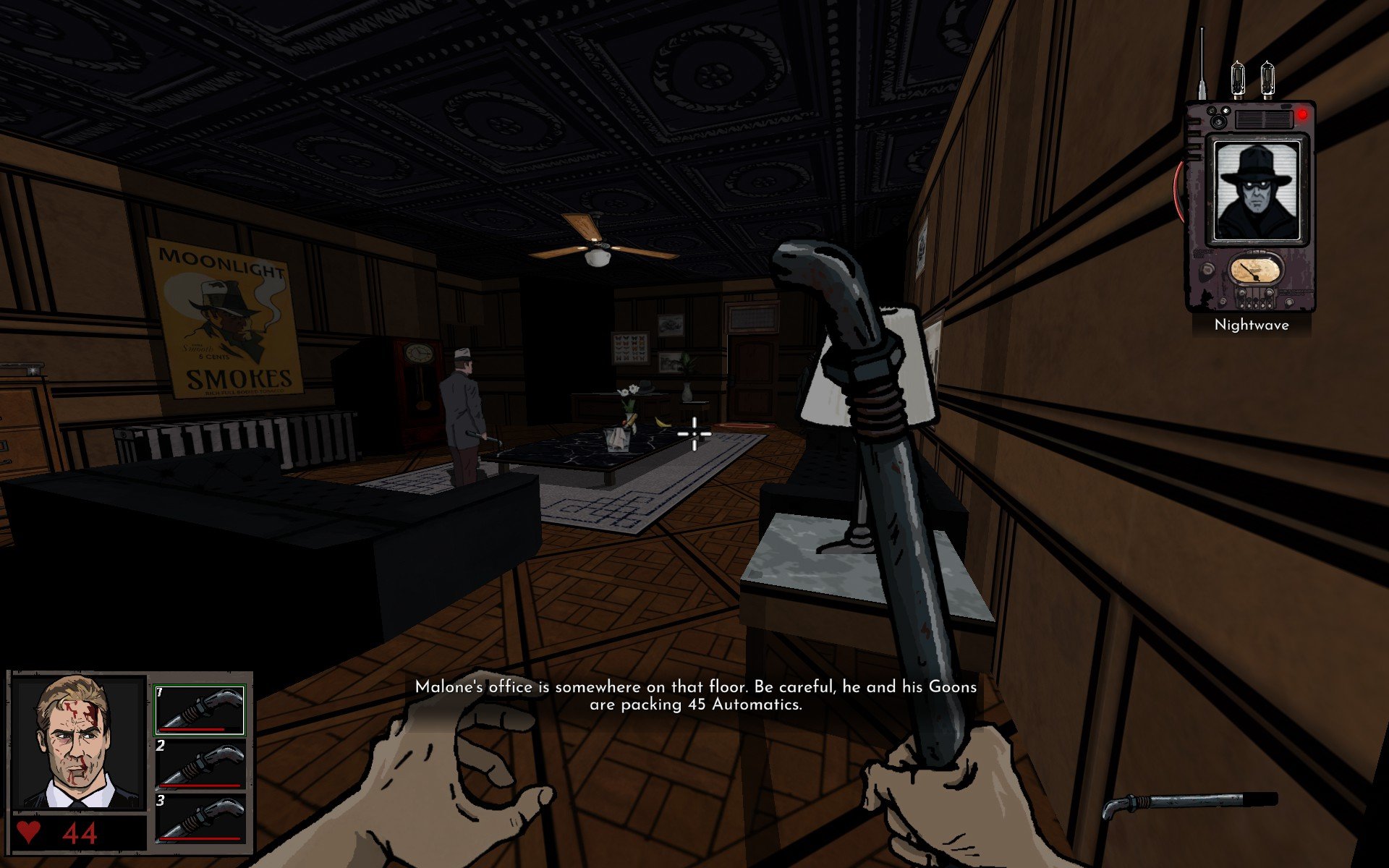The height and width of the screenshot is (868, 1389).
Task: Click the bloodied player portrait
Action: coord(78,743)
